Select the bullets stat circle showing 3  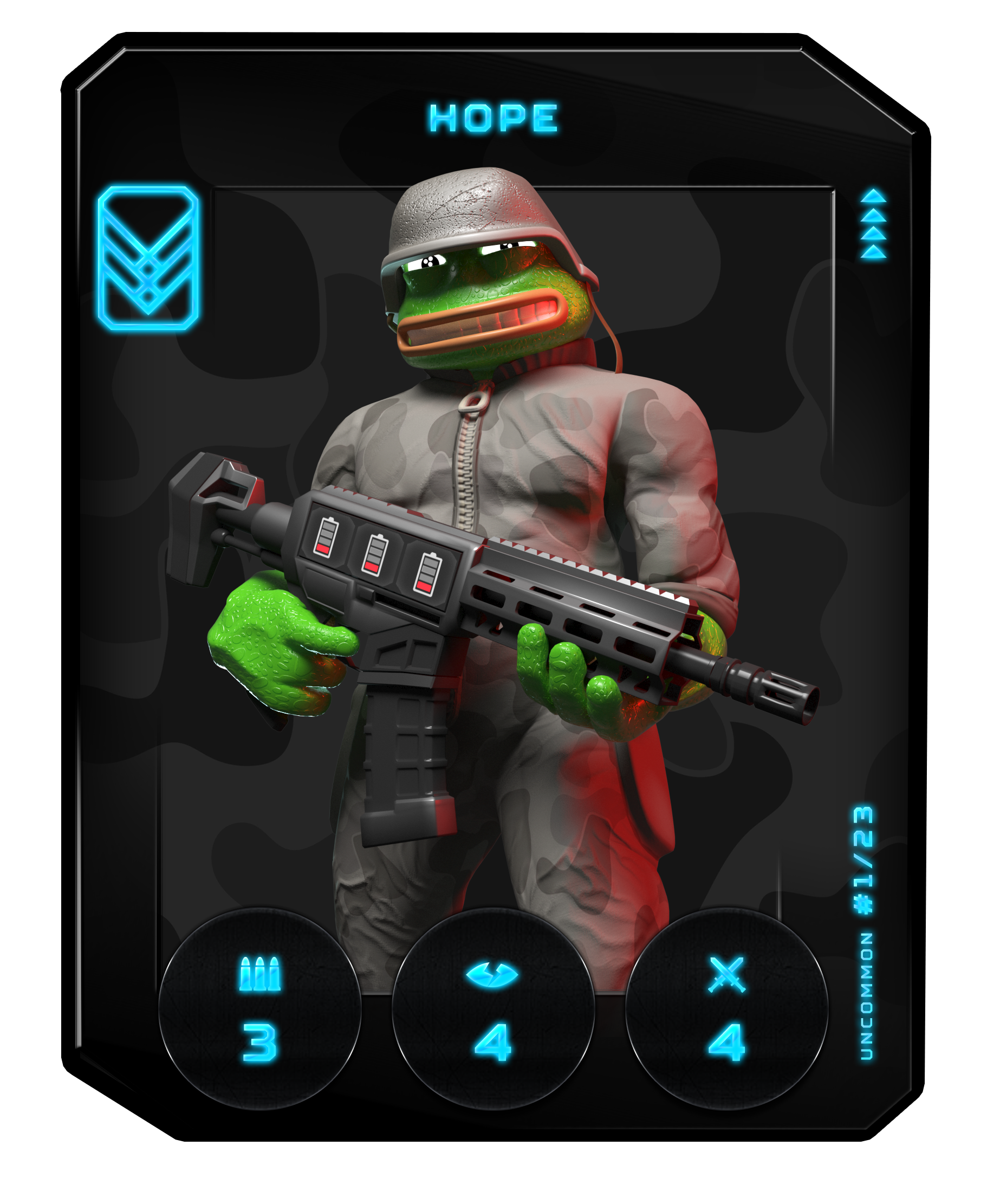coord(260,1008)
